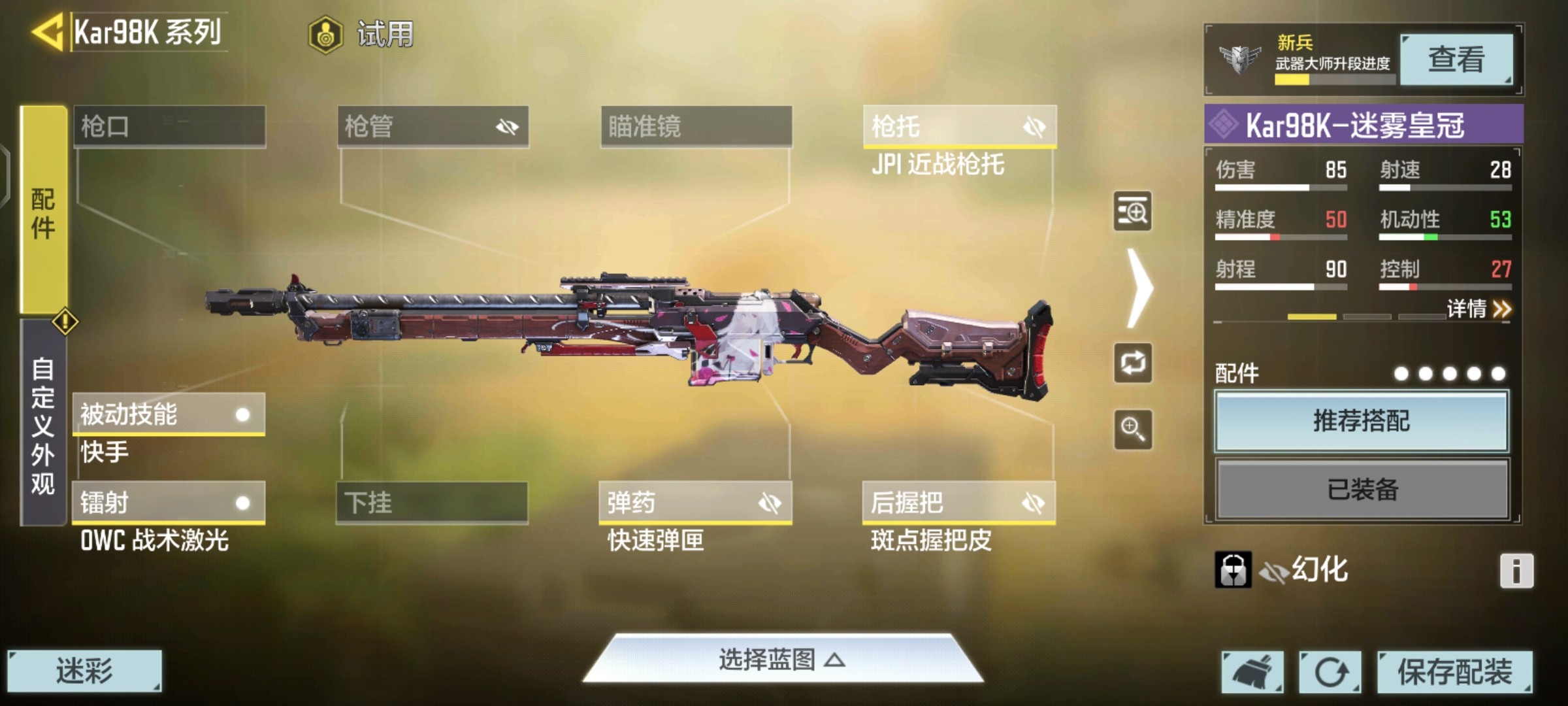Image resolution: width=1568 pixels, height=706 pixels.
Task: Open 详情 weapon stat details
Action: (1478, 309)
